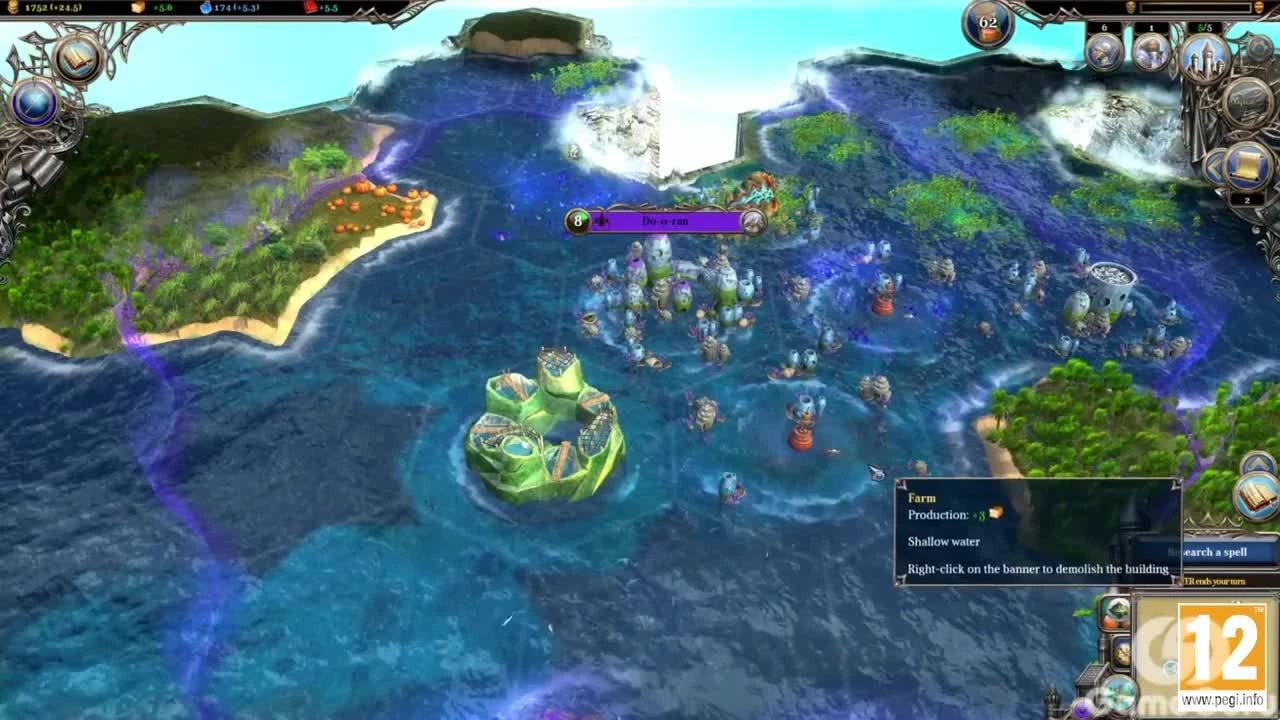Select the blue globe orb icon
This screenshot has height=720, width=1280.
point(33,103)
